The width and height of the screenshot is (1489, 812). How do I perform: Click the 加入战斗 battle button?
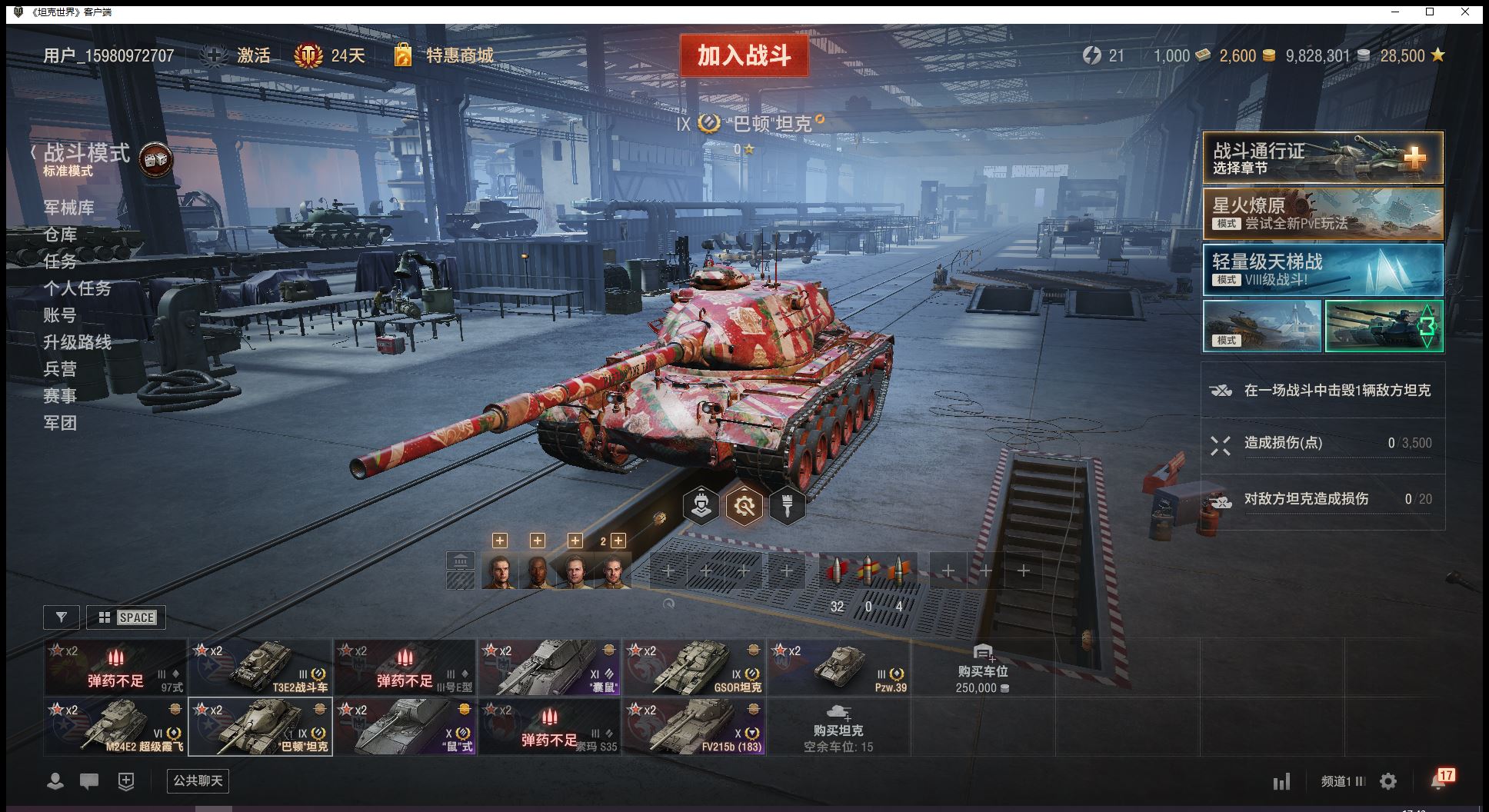point(744,55)
